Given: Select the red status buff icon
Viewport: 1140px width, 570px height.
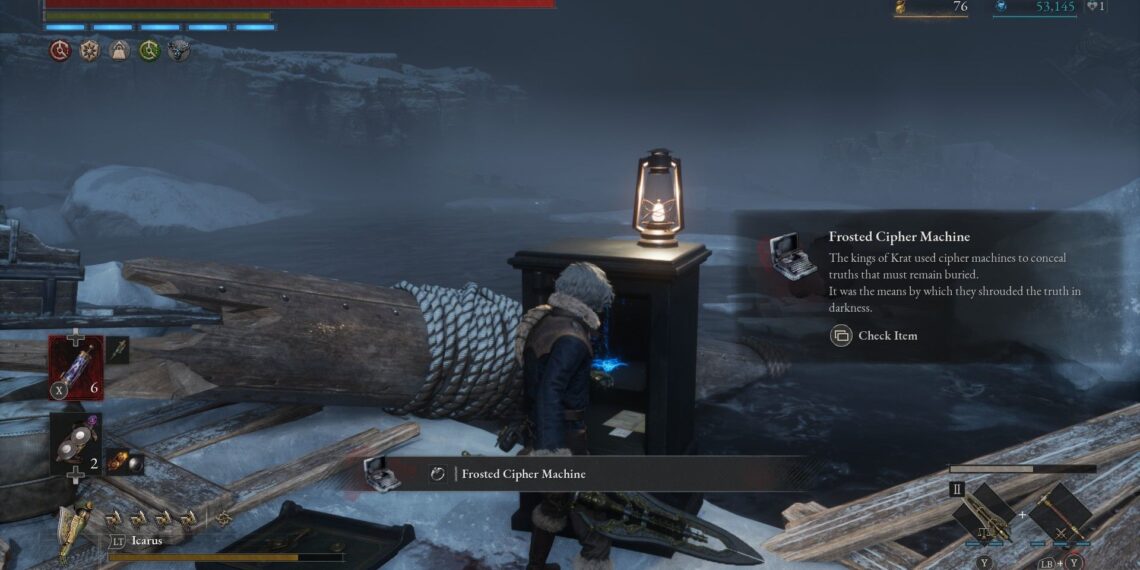Looking at the screenshot, I should [60, 50].
